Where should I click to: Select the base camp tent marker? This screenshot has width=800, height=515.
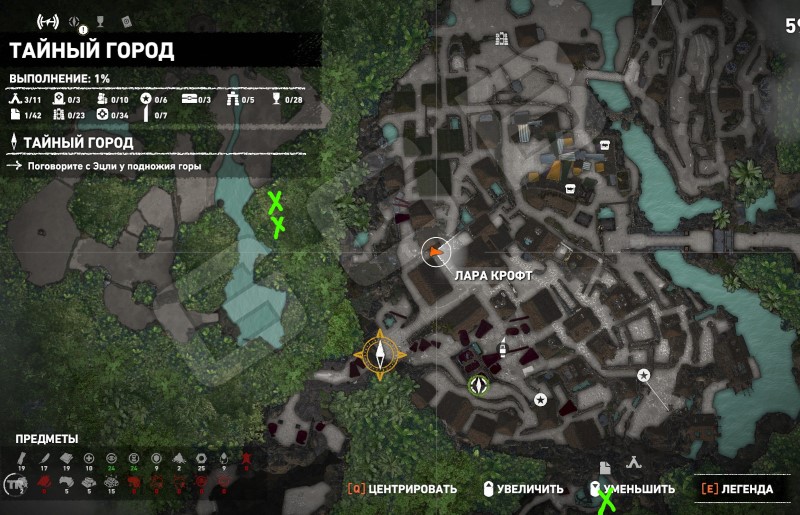point(633,464)
